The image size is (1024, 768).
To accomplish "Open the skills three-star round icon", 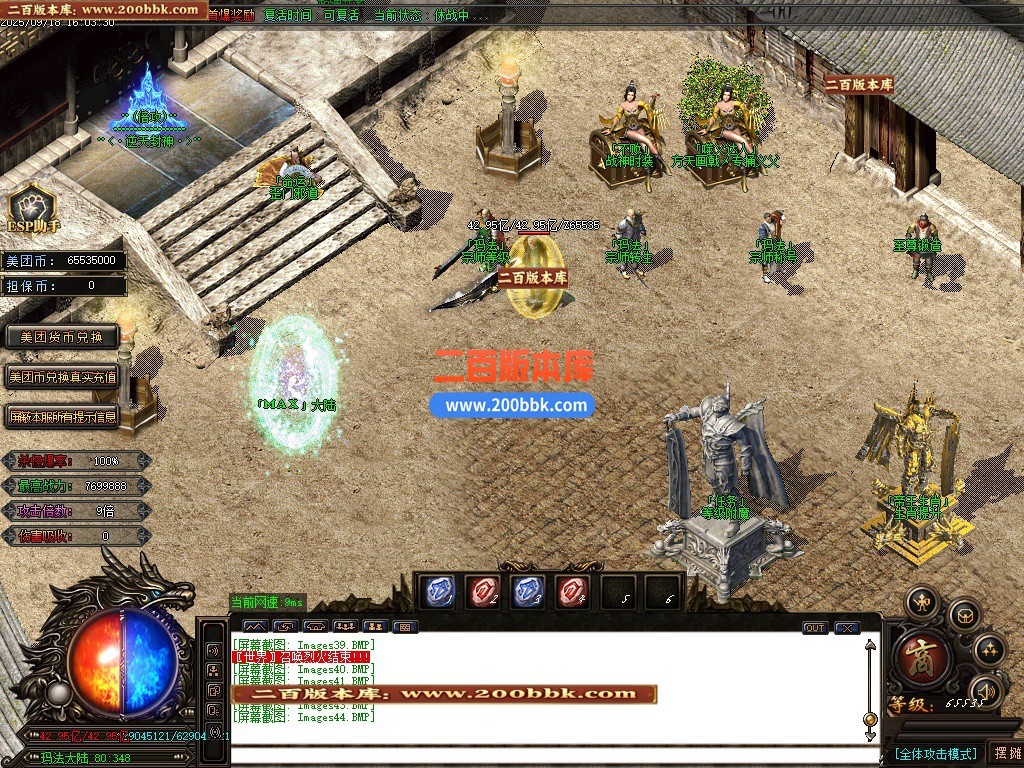I will click(989, 650).
